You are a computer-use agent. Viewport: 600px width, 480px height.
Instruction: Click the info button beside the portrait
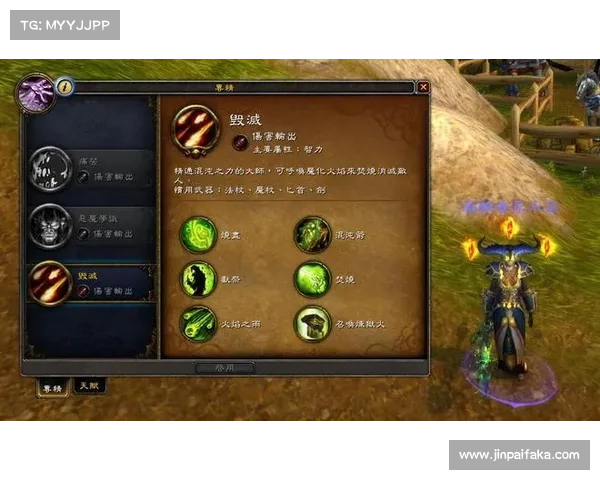pyautogui.click(x=65, y=87)
